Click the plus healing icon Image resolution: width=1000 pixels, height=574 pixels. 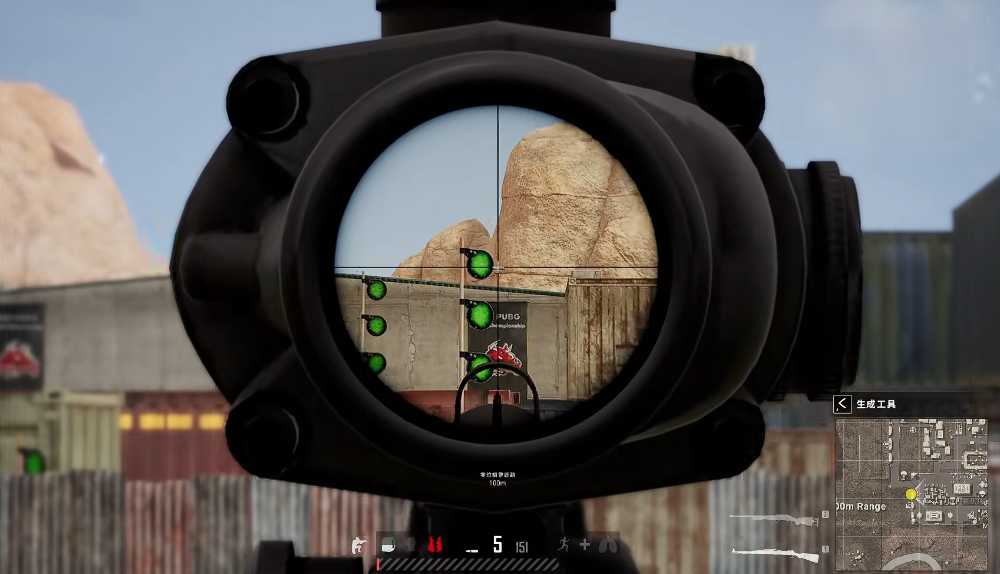tap(585, 545)
